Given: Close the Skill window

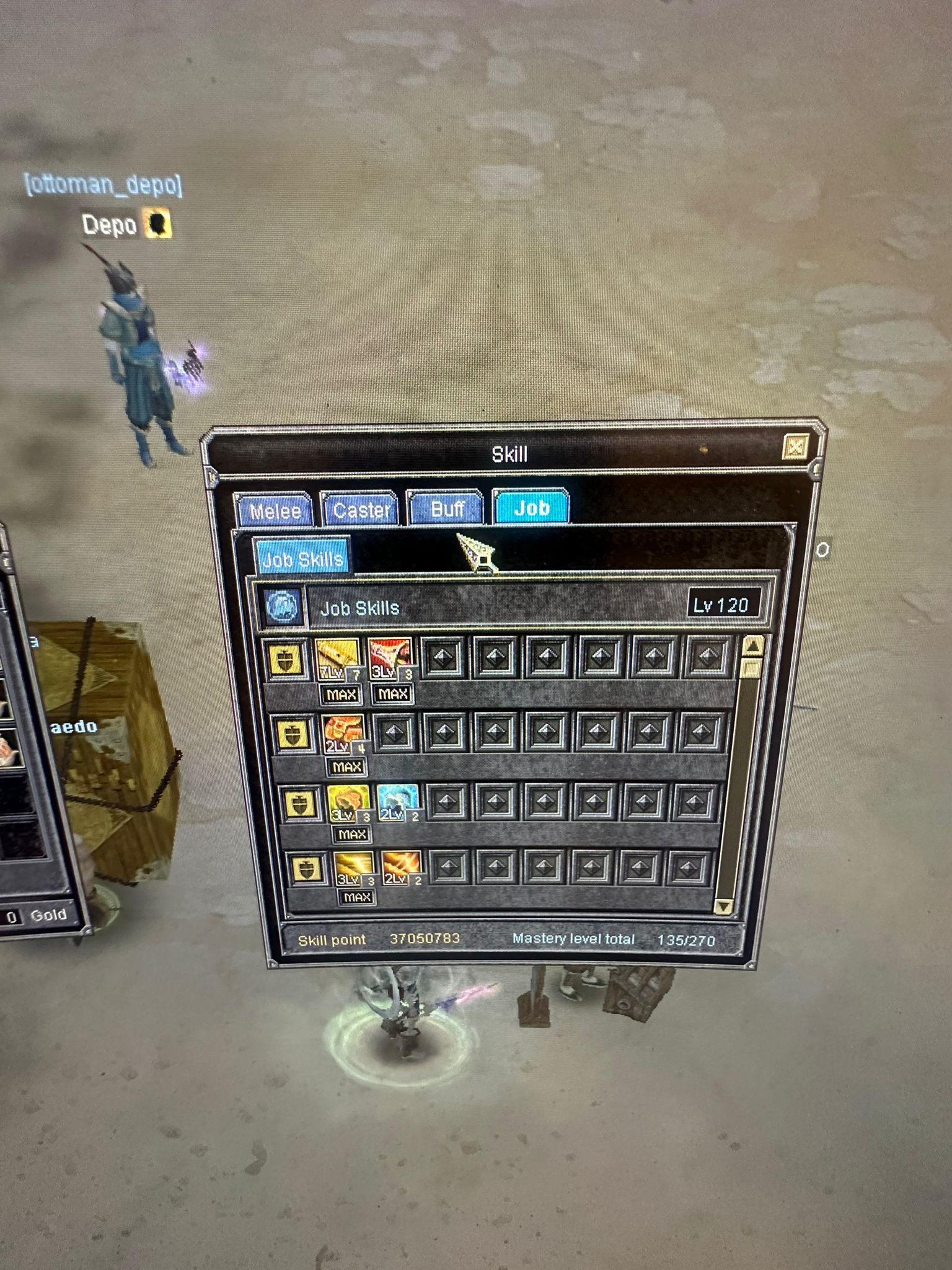Looking at the screenshot, I should click(x=796, y=446).
